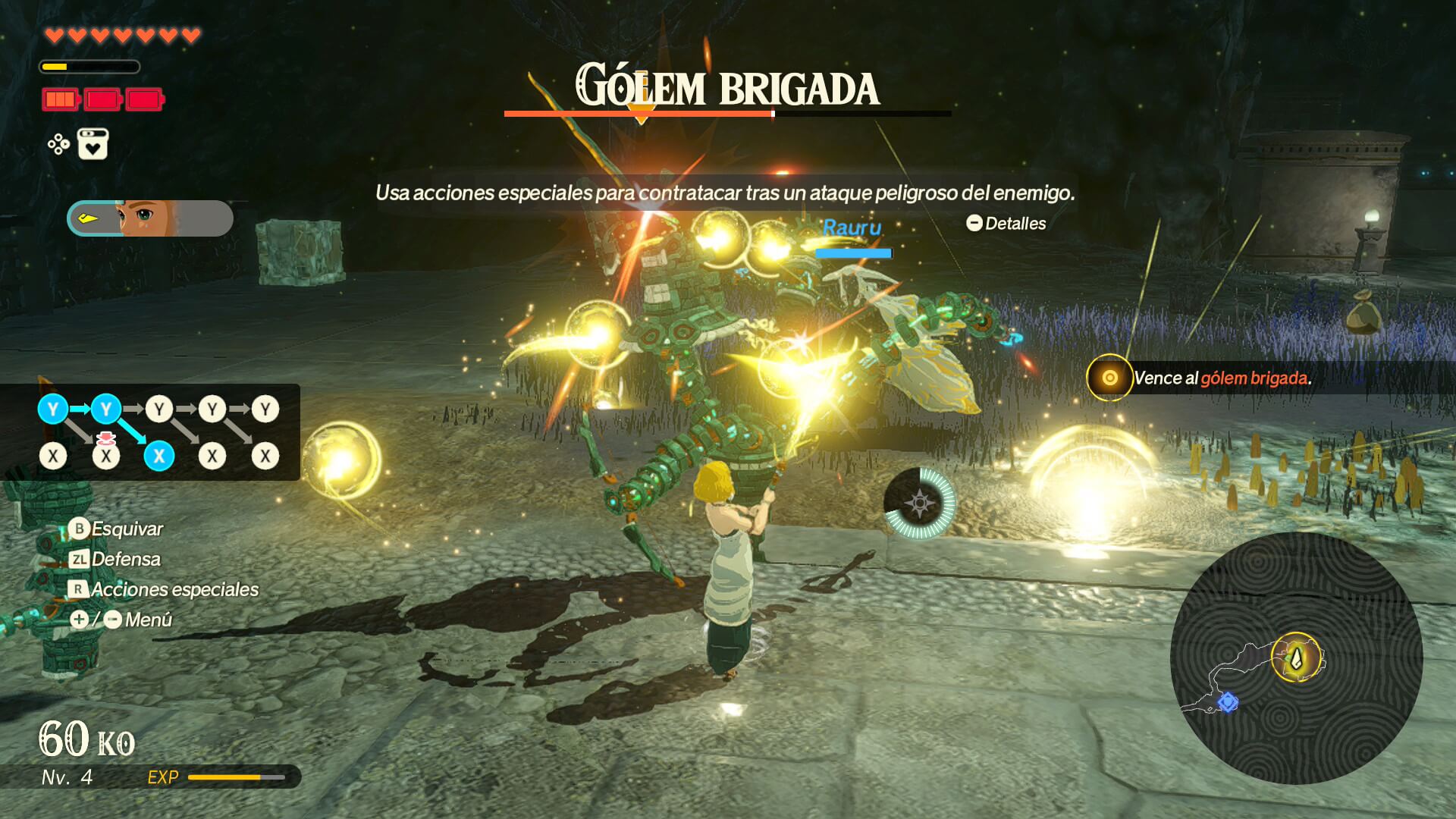The image size is (1456, 819).
Task: Select the yellow player marker on the minimap
Action: (1296, 657)
